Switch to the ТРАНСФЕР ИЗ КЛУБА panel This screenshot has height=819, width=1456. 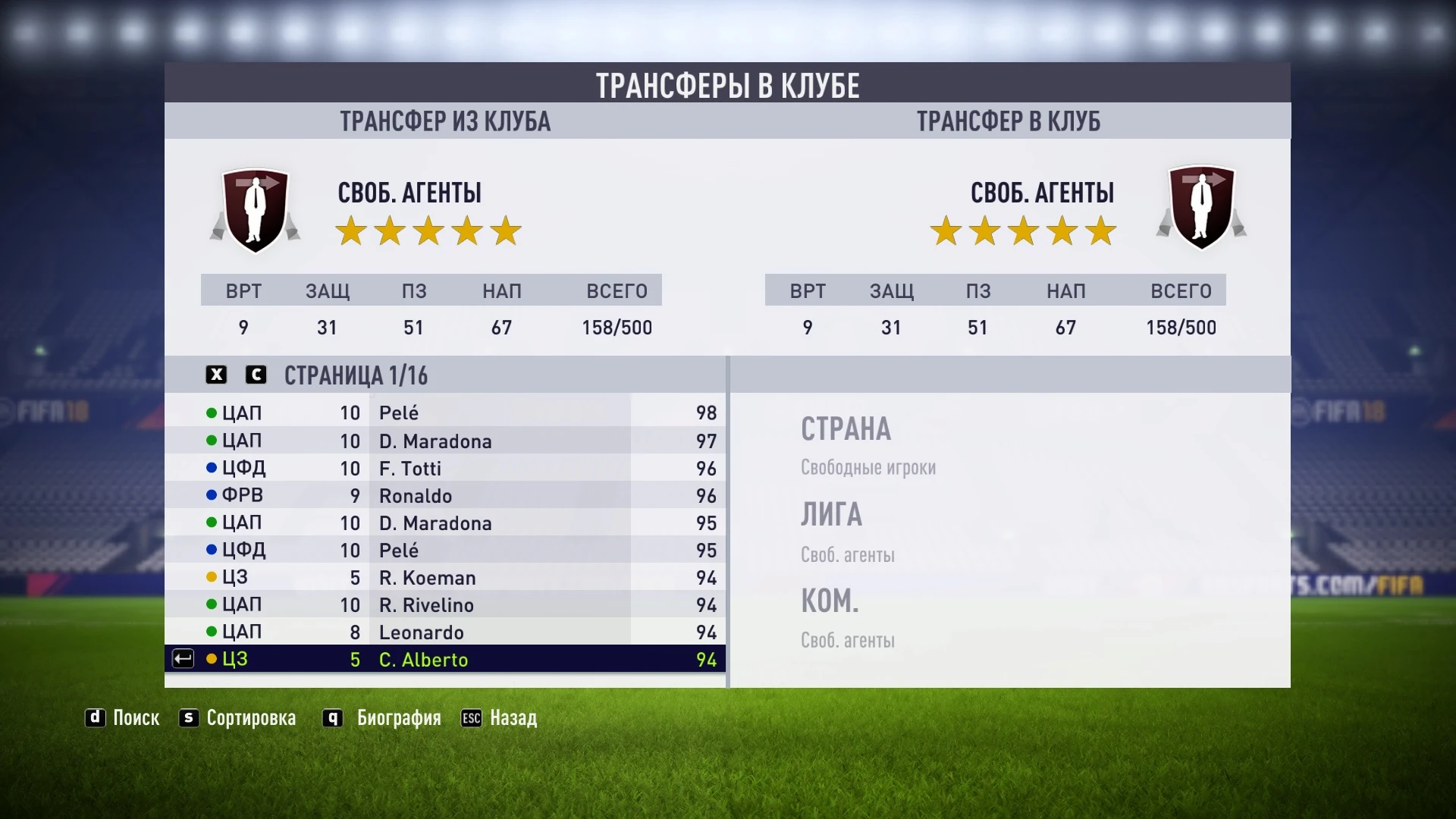click(x=446, y=120)
